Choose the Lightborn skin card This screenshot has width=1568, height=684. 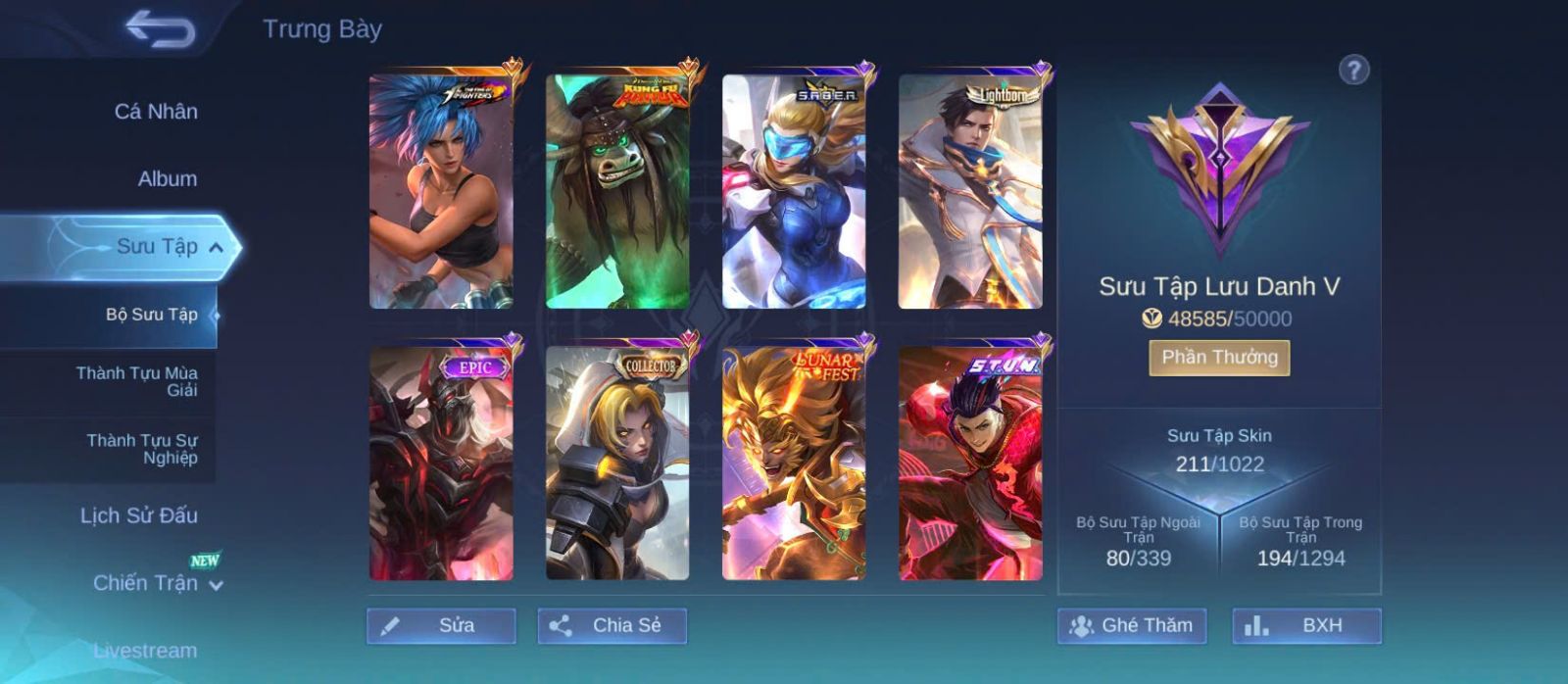970,192
